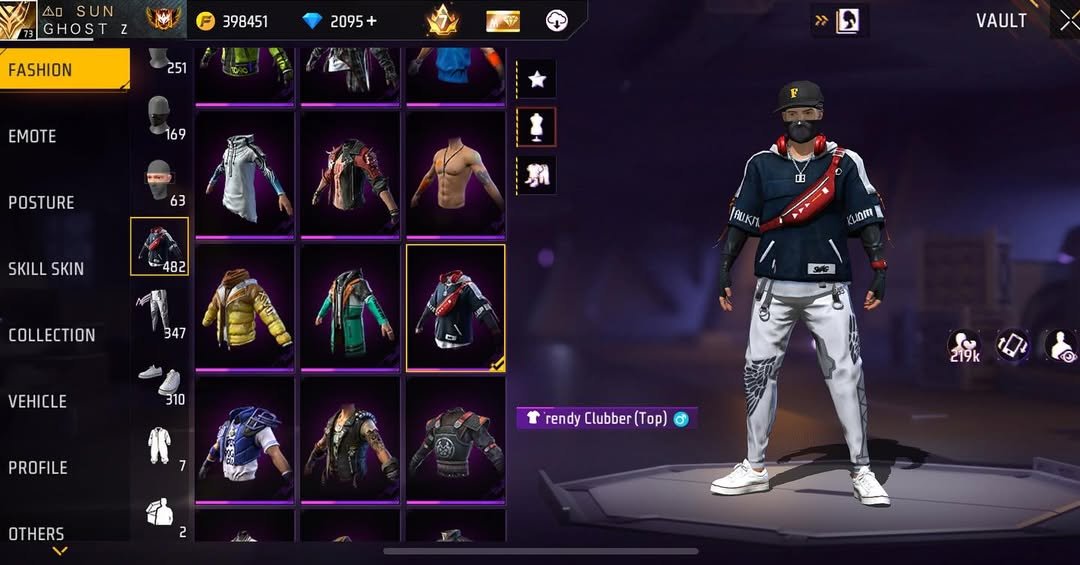Pick the green and orange jacket
This screenshot has height=565, width=1080.
(350, 307)
